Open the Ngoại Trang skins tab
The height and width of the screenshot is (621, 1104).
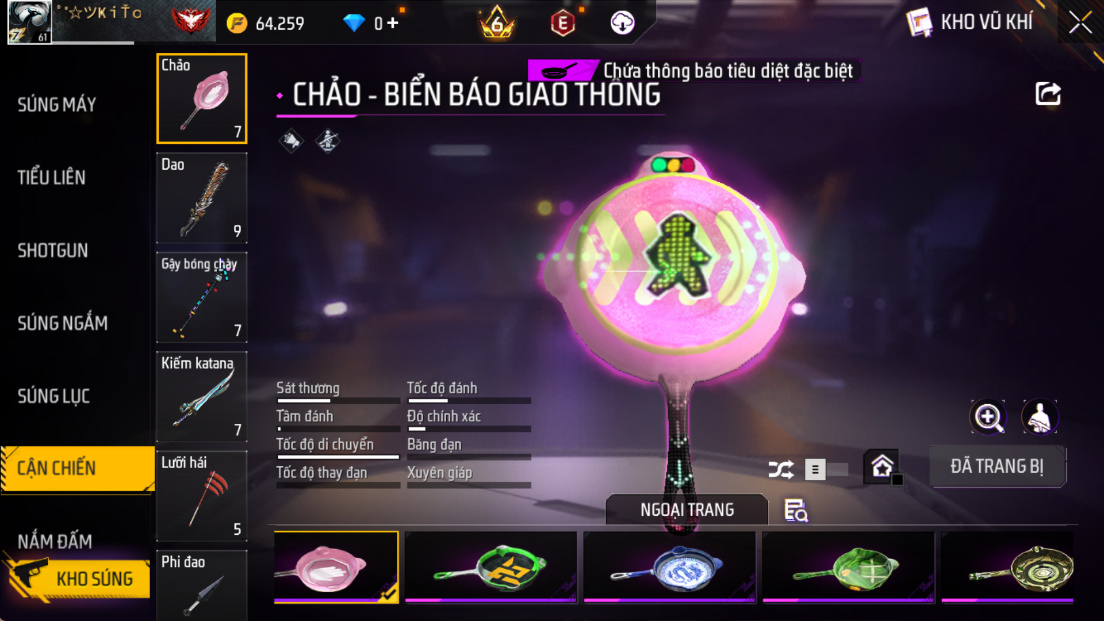pyautogui.click(x=687, y=510)
